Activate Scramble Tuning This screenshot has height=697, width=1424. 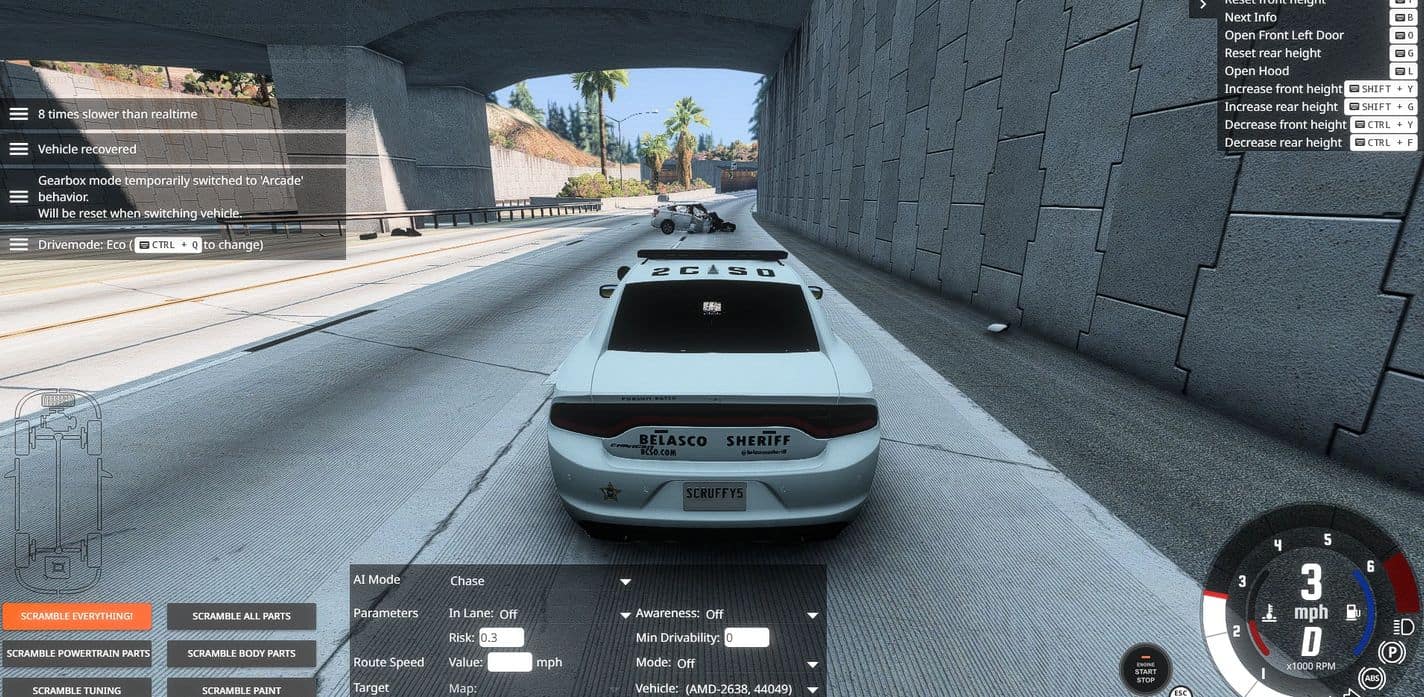(x=77, y=689)
